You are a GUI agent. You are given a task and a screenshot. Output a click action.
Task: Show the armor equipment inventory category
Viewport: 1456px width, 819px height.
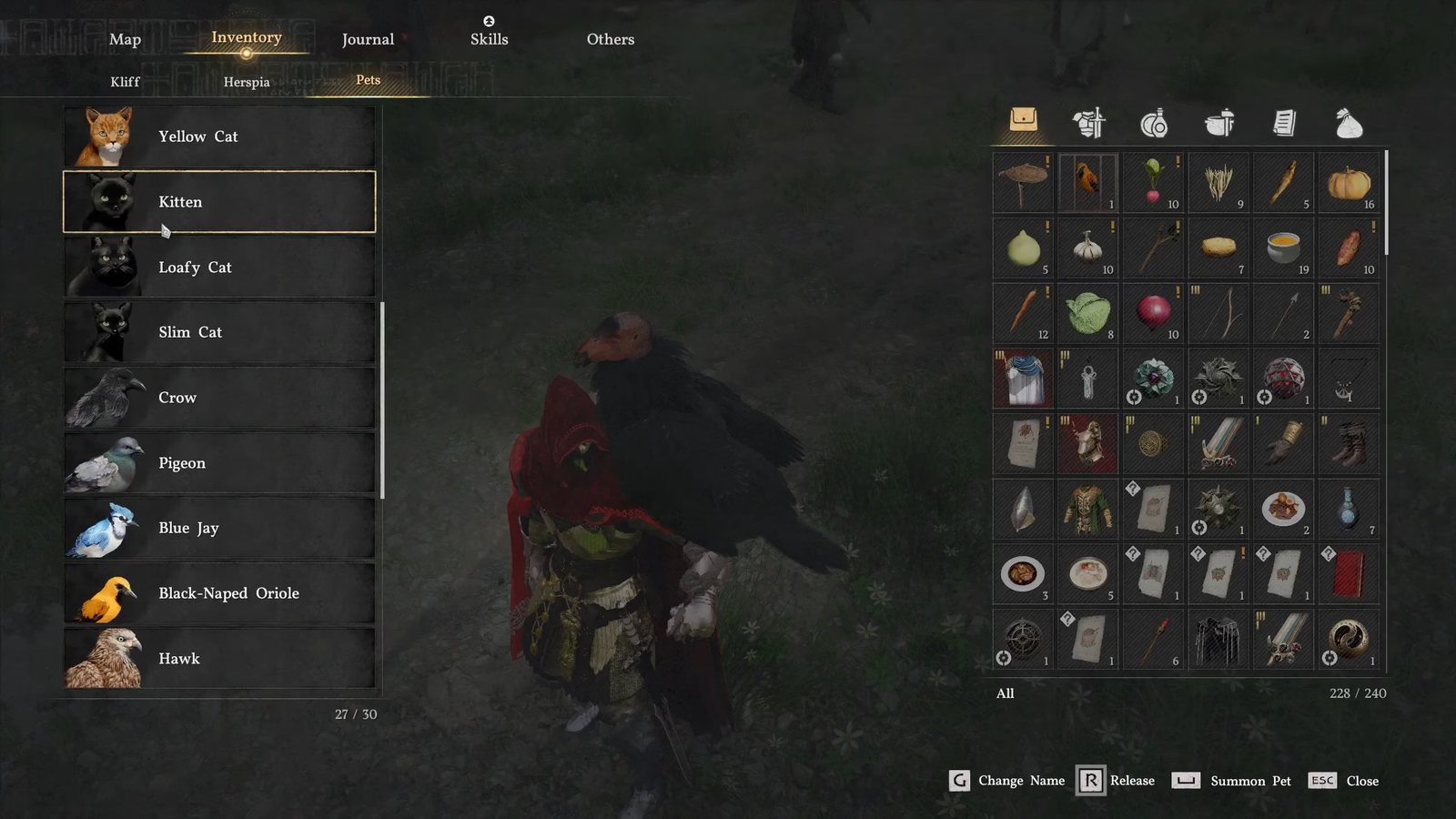pyautogui.click(x=1088, y=122)
